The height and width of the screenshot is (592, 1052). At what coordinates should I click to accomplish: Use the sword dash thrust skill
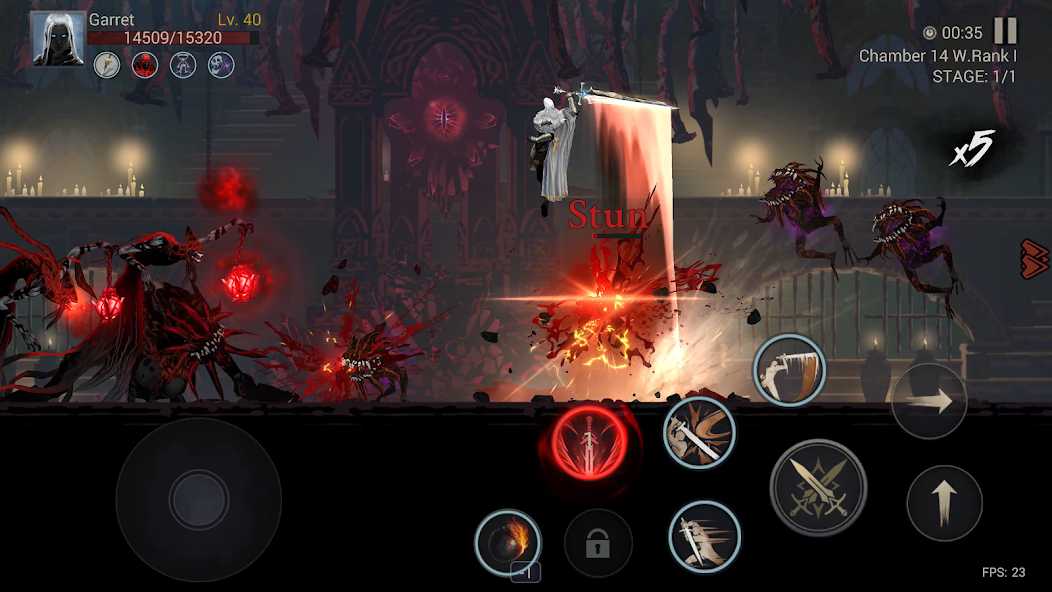click(x=704, y=536)
